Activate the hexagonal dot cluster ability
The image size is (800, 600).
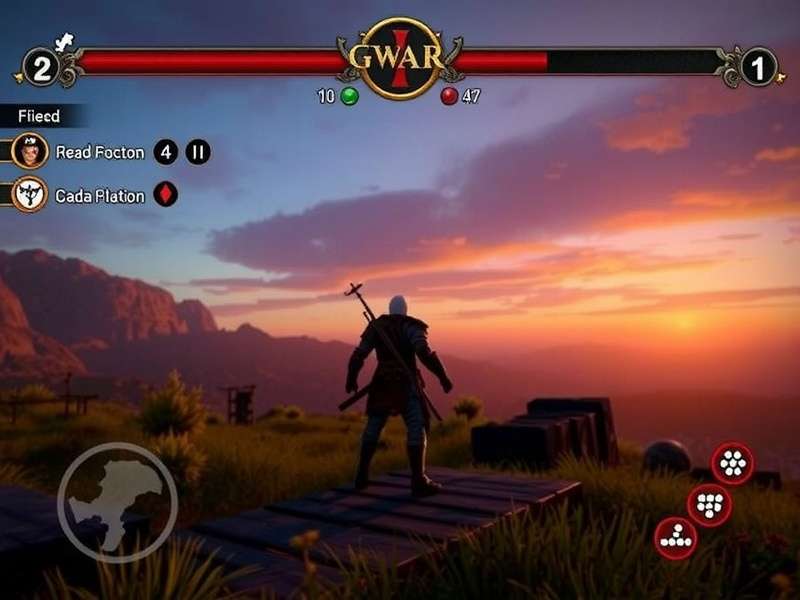732,463
